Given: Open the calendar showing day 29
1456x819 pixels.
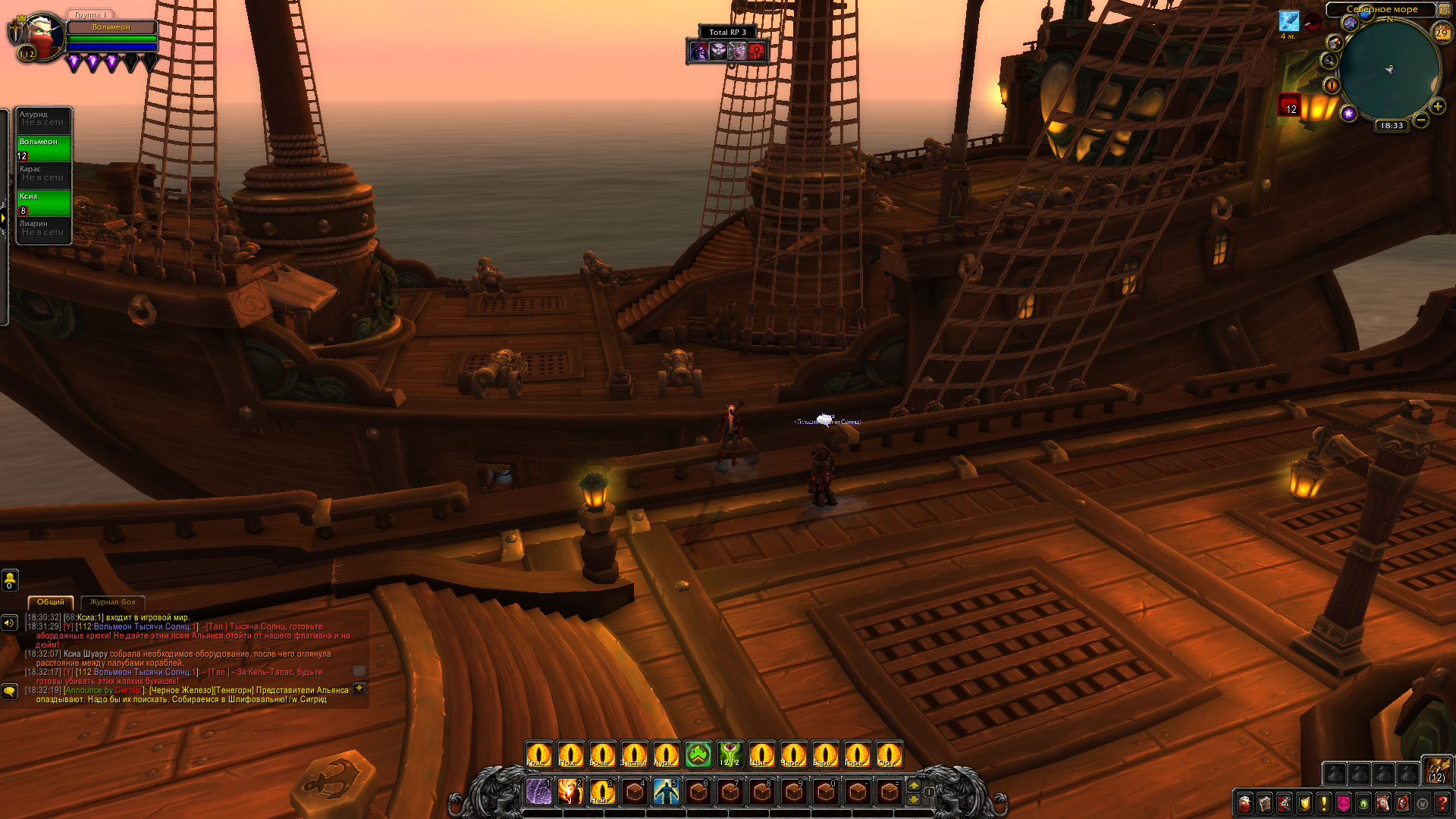Looking at the screenshot, I should [x=1442, y=33].
